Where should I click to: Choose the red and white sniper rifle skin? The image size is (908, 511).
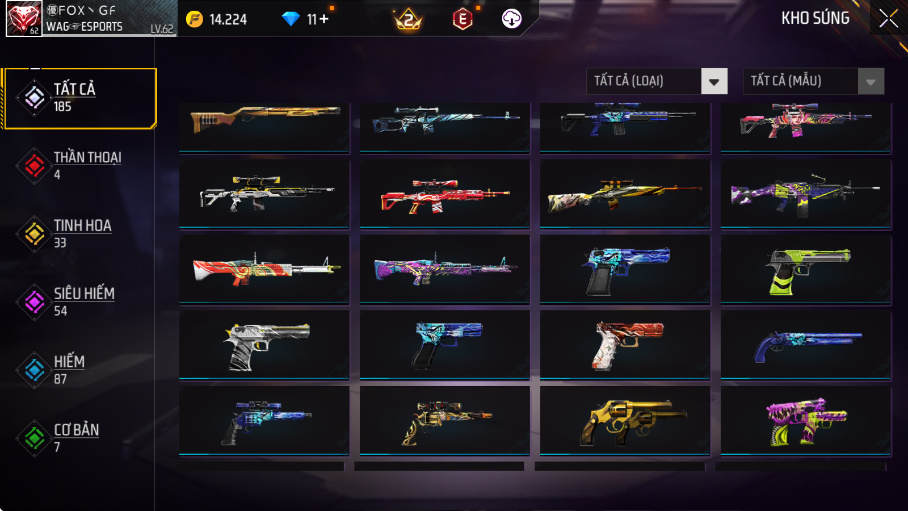pos(444,194)
